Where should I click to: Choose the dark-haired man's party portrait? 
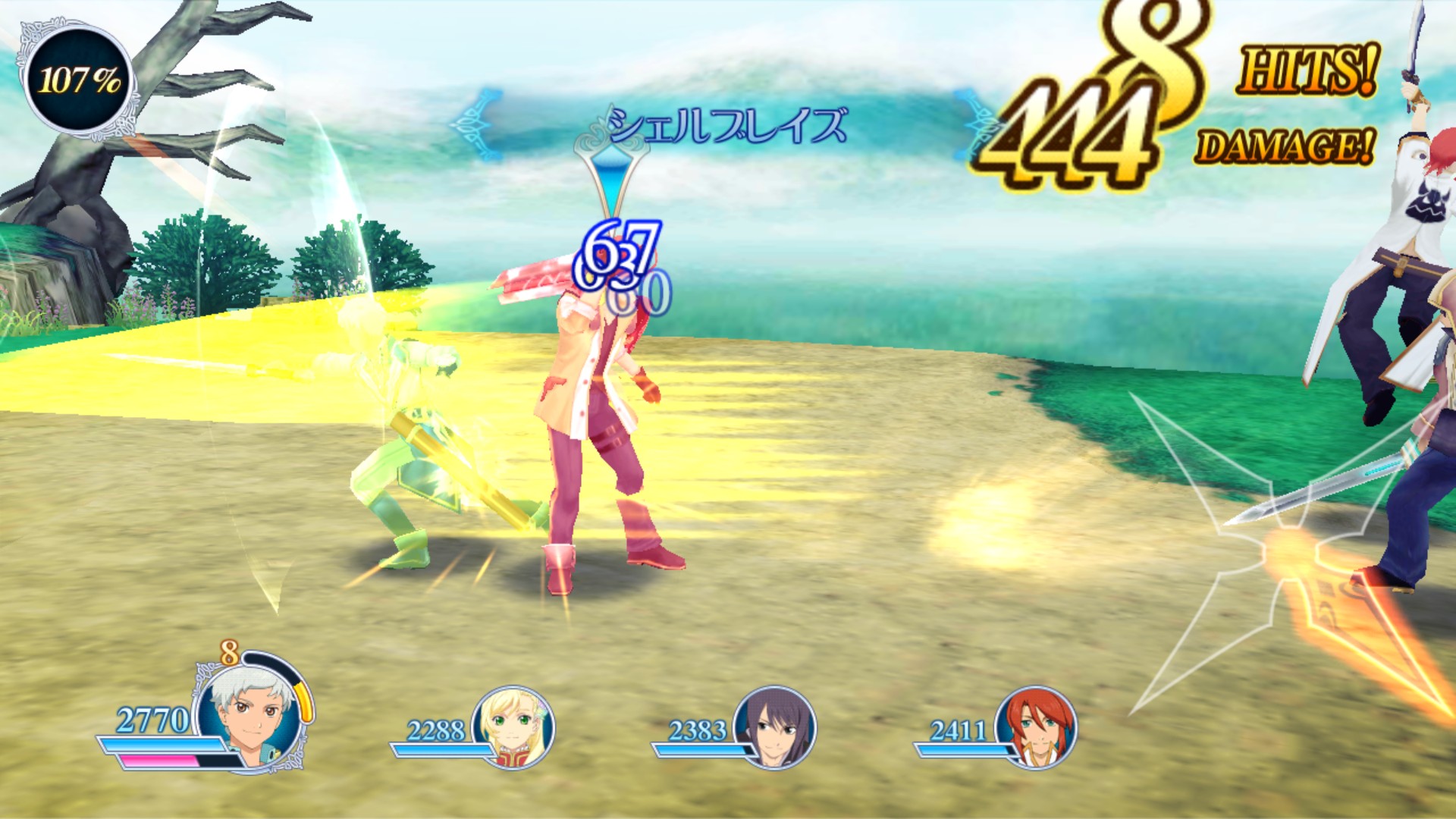(775, 726)
